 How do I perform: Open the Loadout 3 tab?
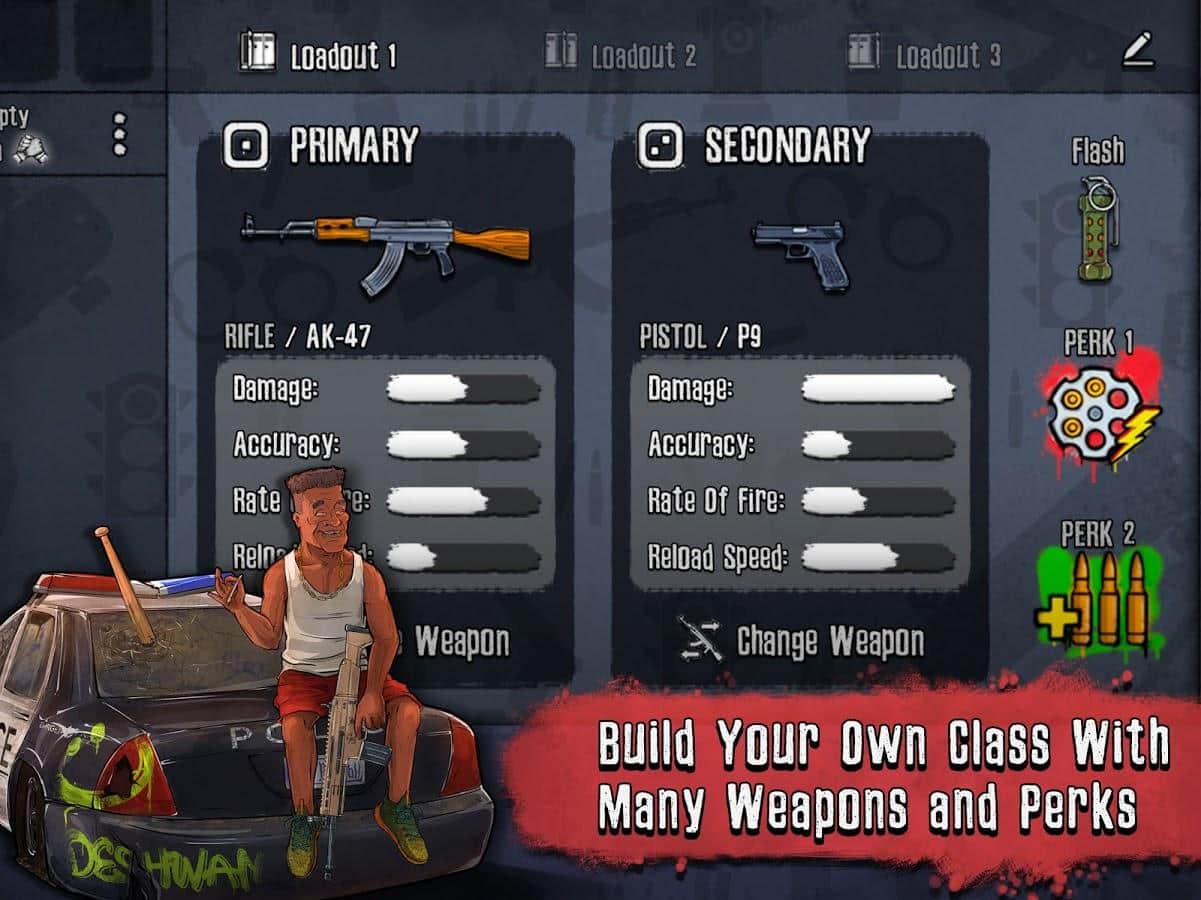click(923, 54)
